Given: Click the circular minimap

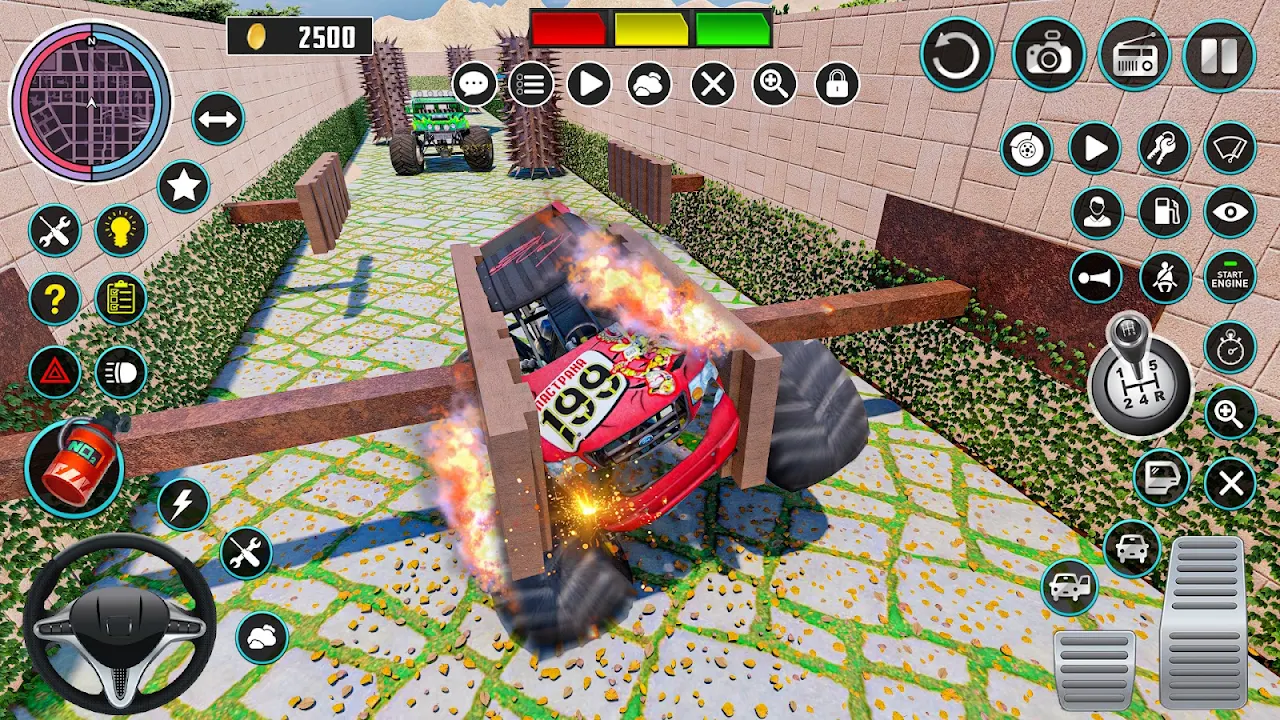Looking at the screenshot, I should click(x=91, y=101).
